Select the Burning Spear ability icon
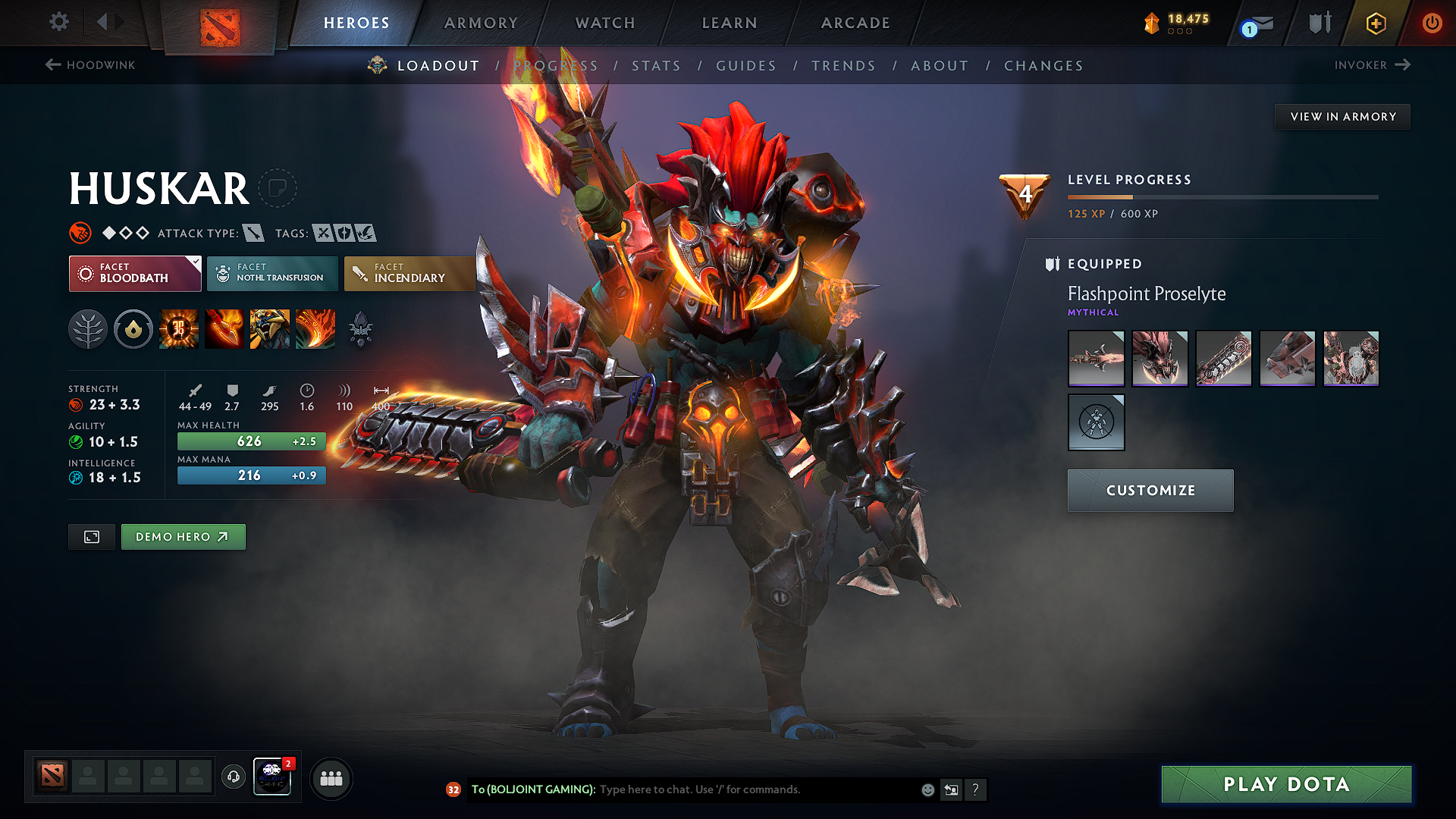Viewport: 1456px width, 819px height. coord(225,328)
